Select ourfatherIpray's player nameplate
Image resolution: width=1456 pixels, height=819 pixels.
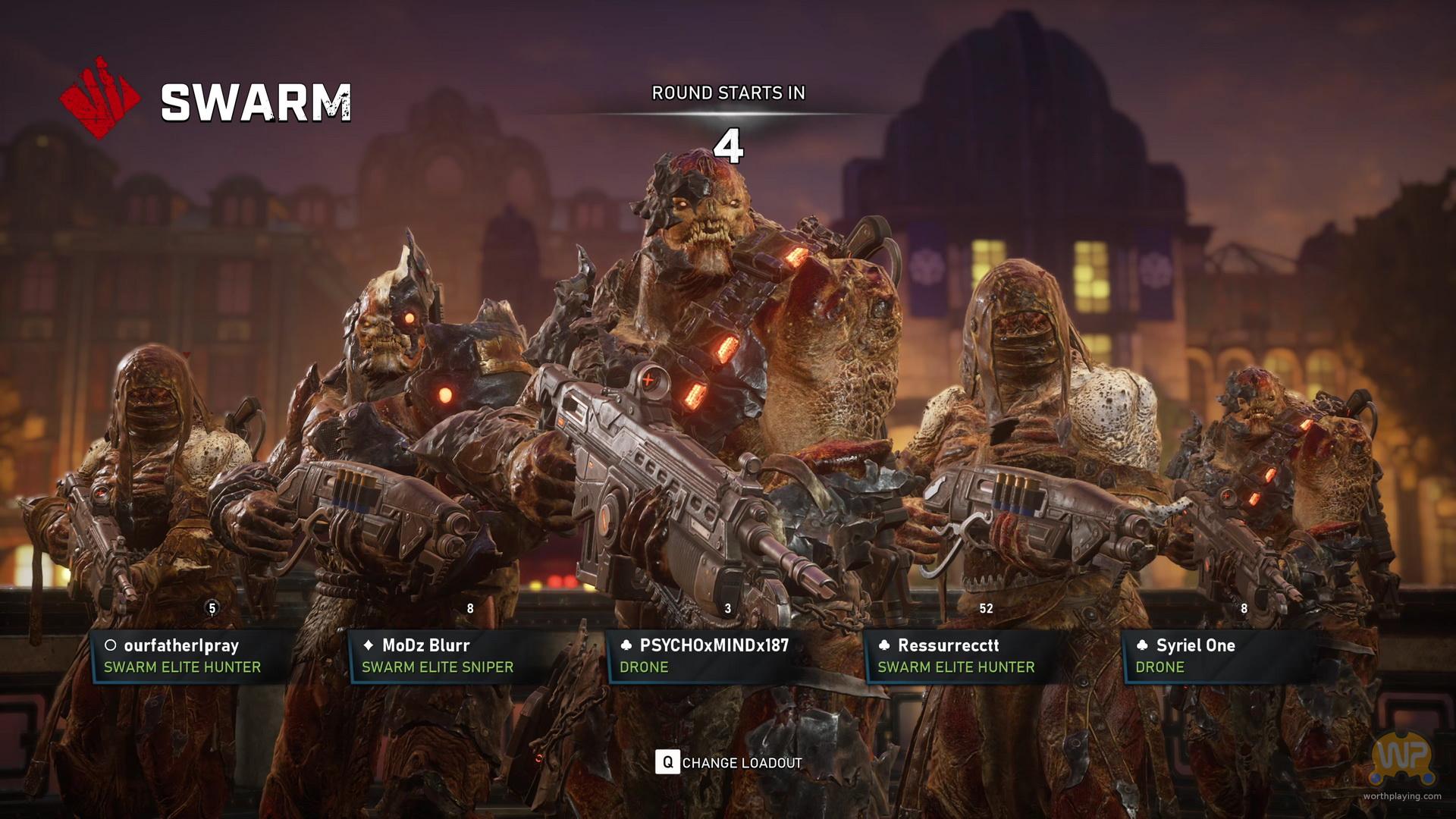pyautogui.click(x=190, y=656)
